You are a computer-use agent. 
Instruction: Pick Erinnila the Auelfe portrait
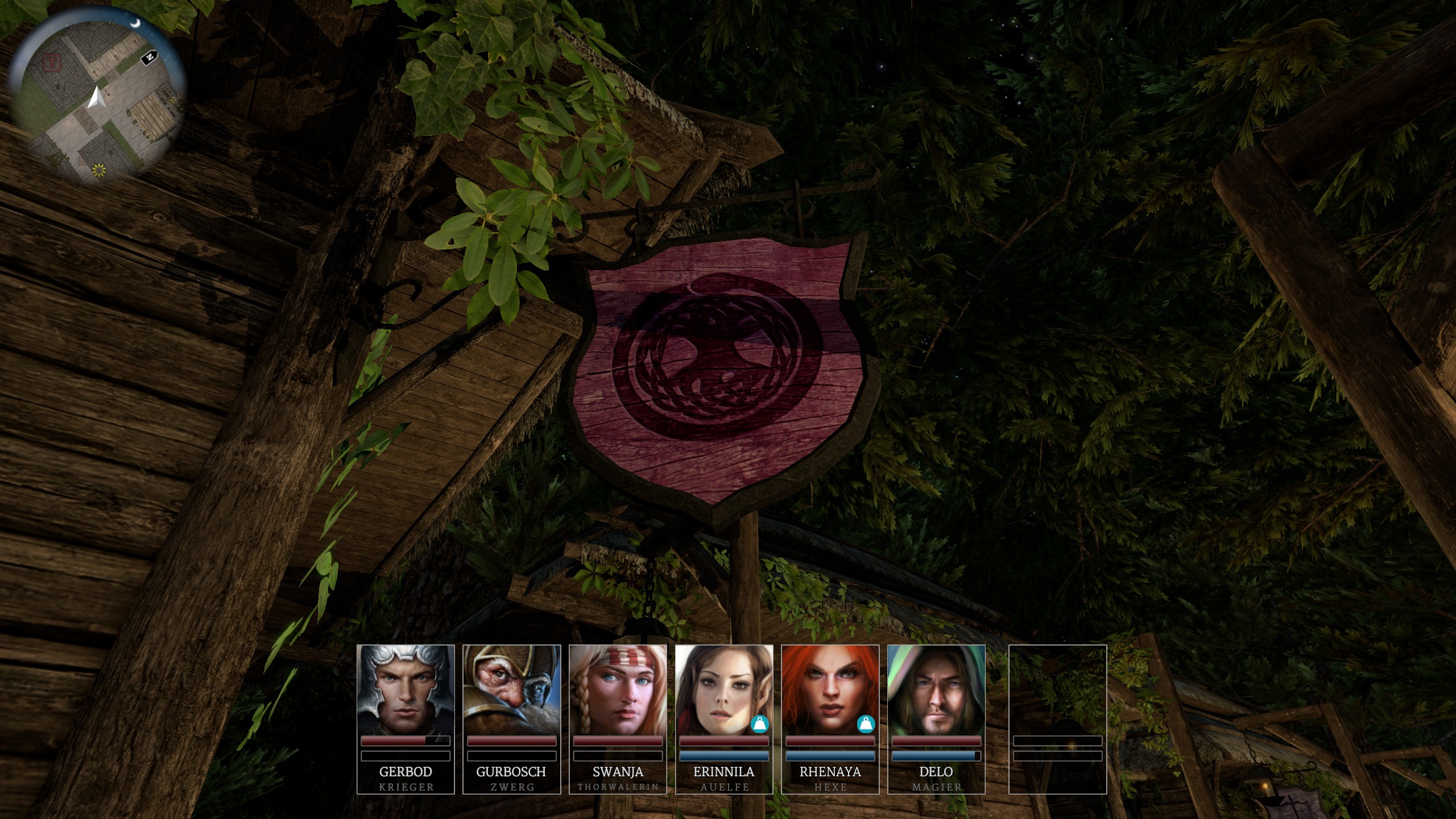(x=723, y=689)
